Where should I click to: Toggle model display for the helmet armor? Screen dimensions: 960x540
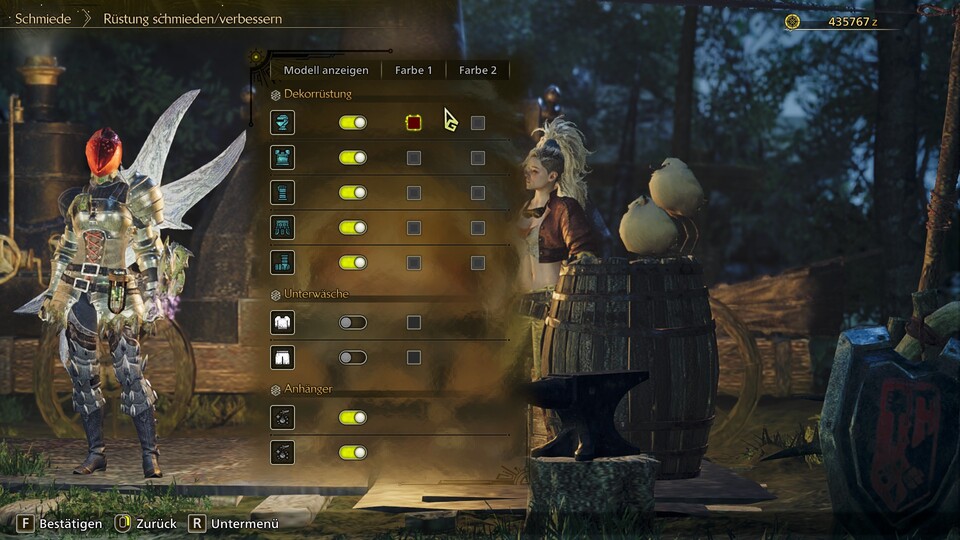[353, 122]
